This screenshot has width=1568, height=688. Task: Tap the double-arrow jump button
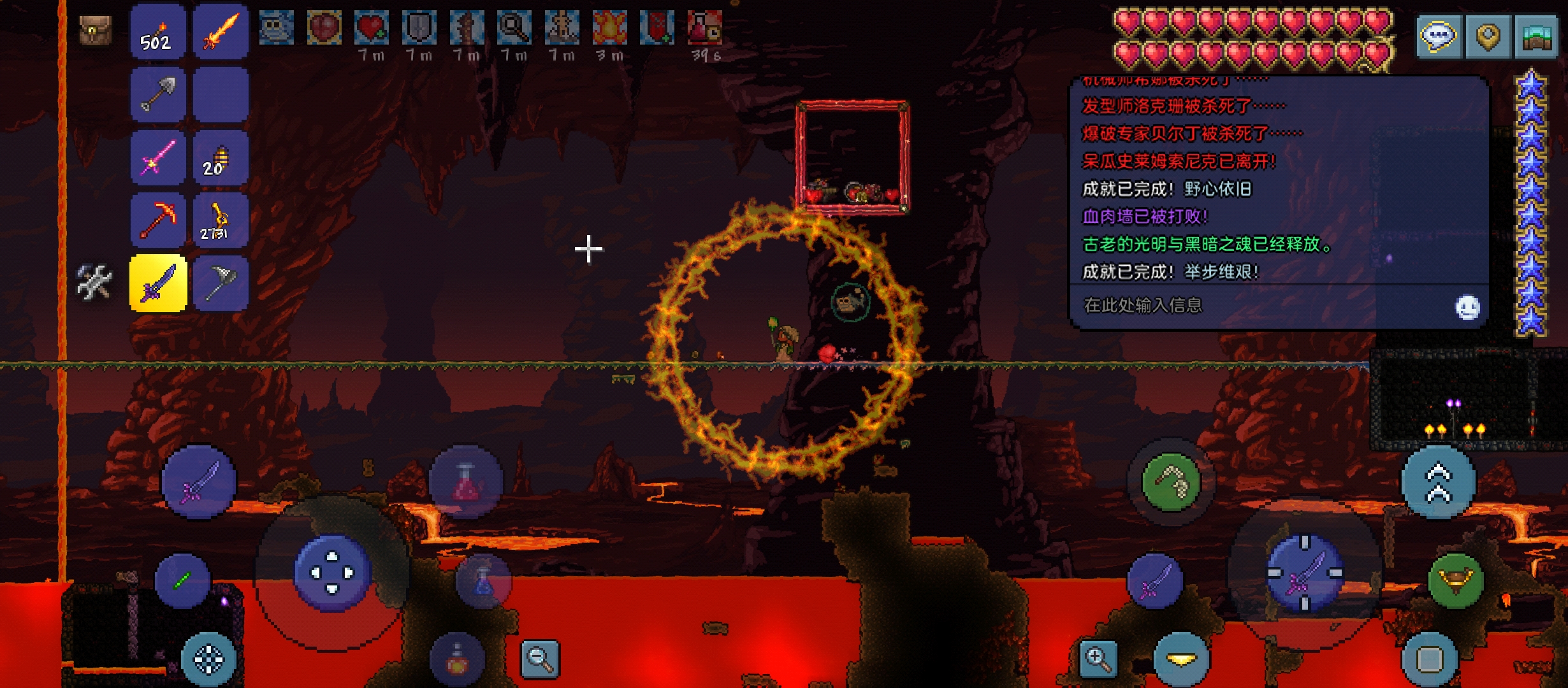click(1438, 482)
